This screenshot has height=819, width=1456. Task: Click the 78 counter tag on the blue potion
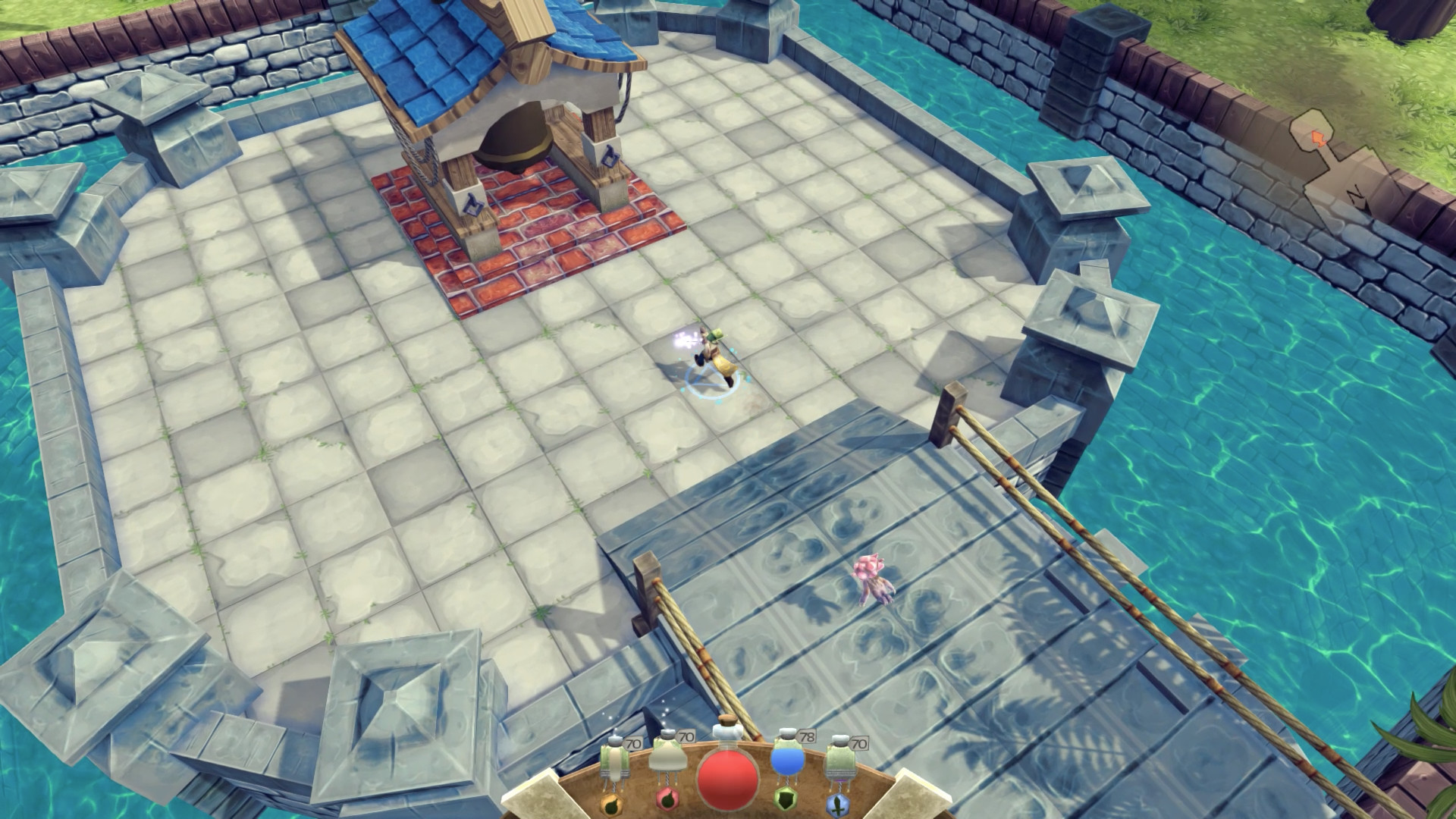(x=807, y=736)
